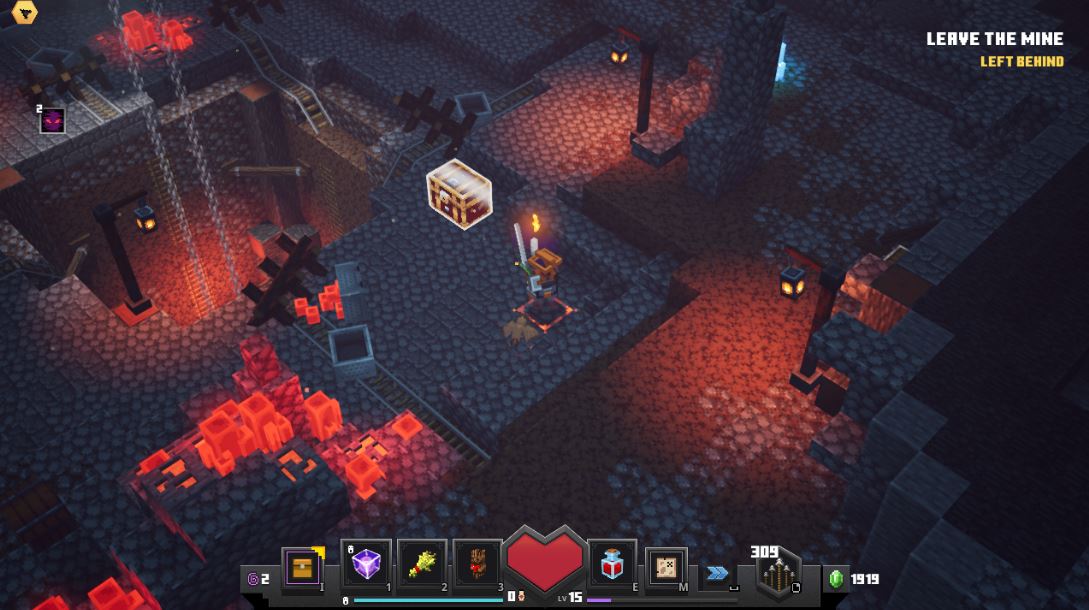
Task: Click the gold hexagon badge icon
Action: [x=21, y=12]
